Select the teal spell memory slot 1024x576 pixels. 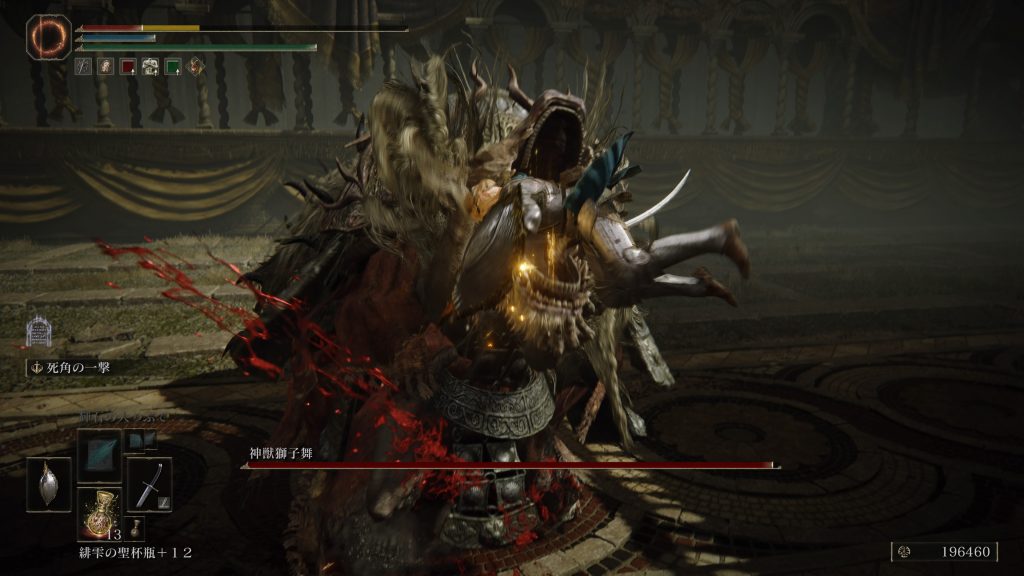pos(99,454)
